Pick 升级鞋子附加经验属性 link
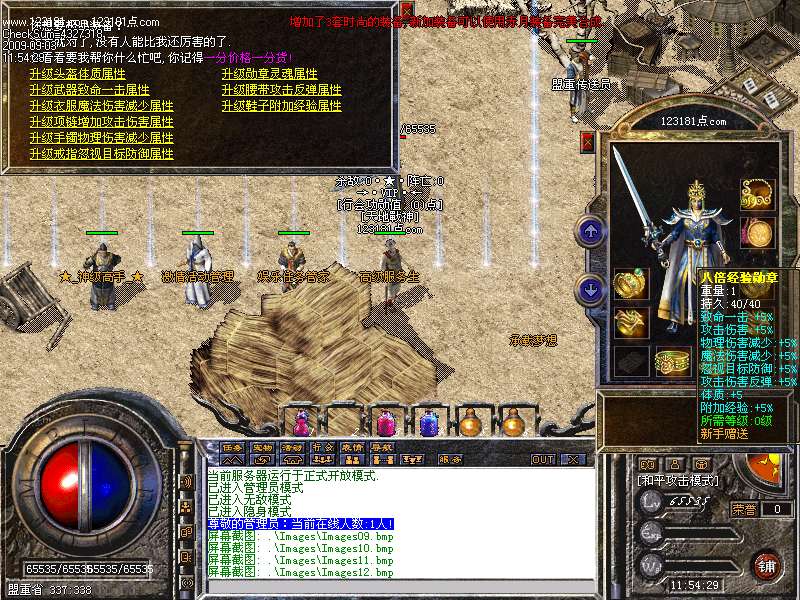Screen dimensions: 800x600 (x=281, y=106)
